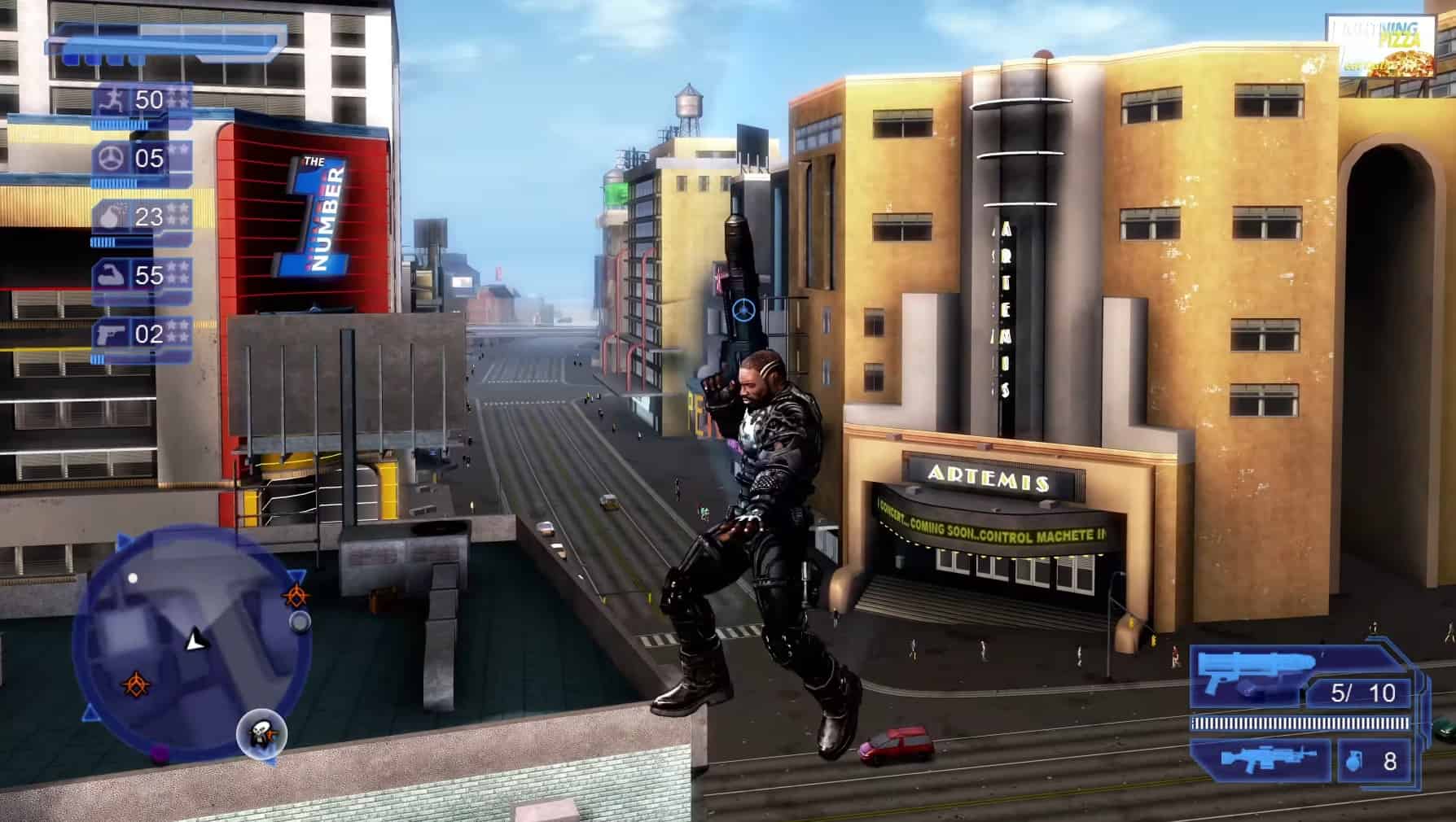Expand the chevron on the minimap's lower-left edge
The image size is (1456, 822).
click(x=90, y=712)
